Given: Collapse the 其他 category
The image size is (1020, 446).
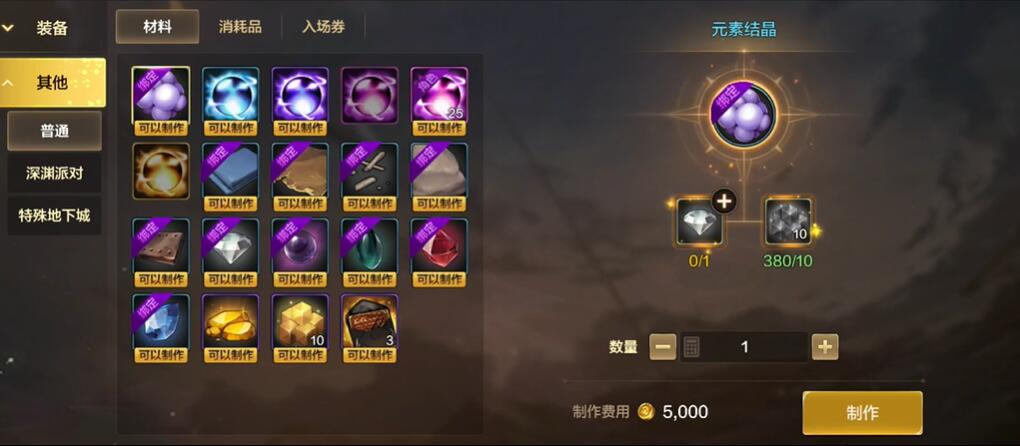Looking at the screenshot, I should tap(52, 82).
